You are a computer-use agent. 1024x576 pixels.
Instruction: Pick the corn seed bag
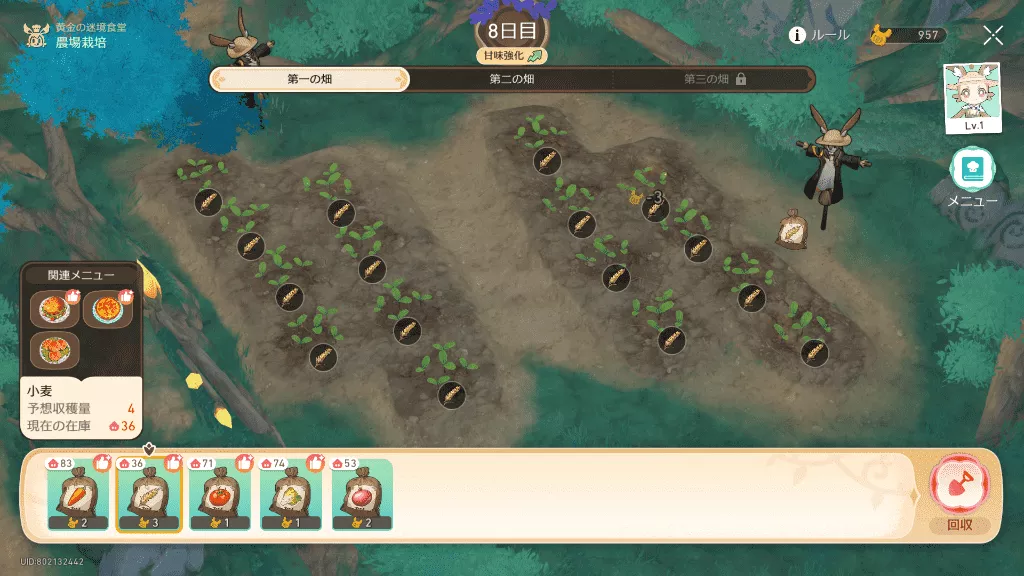pos(291,495)
